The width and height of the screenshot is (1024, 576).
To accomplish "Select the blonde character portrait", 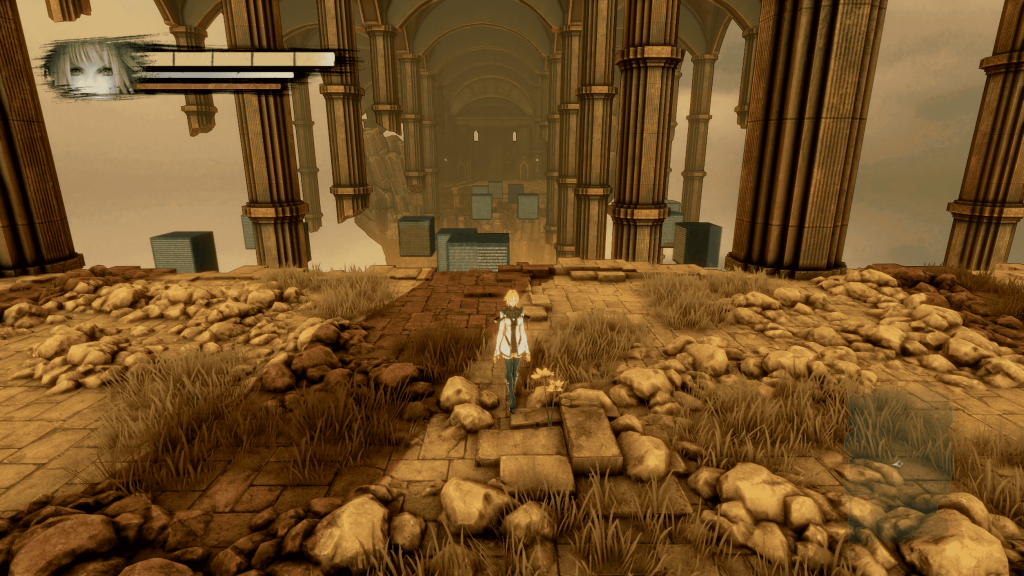I will tap(90, 67).
